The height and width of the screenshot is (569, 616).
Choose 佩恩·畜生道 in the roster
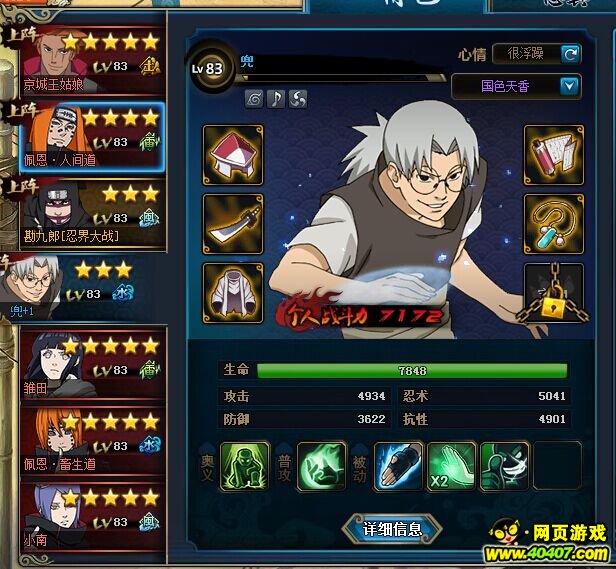(90, 440)
